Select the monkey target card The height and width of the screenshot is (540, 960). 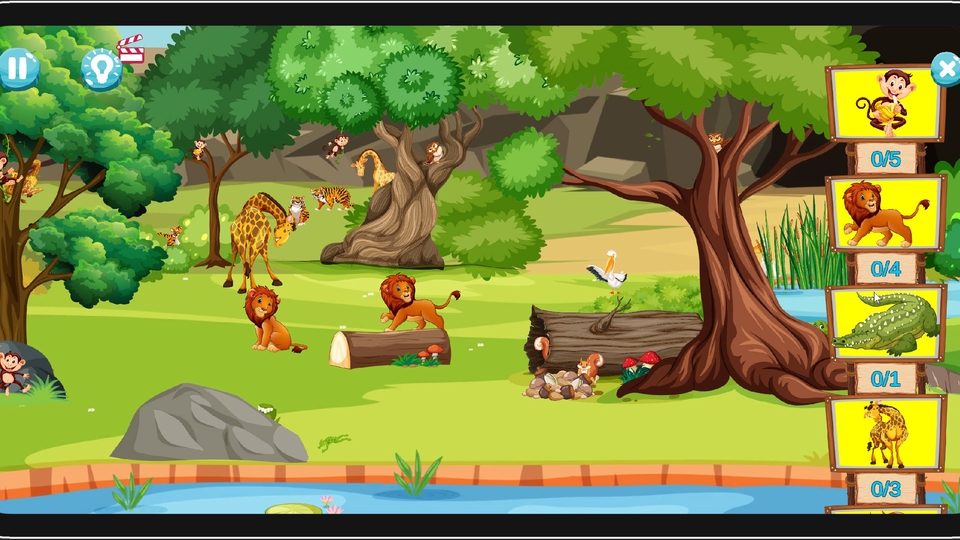click(x=886, y=102)
